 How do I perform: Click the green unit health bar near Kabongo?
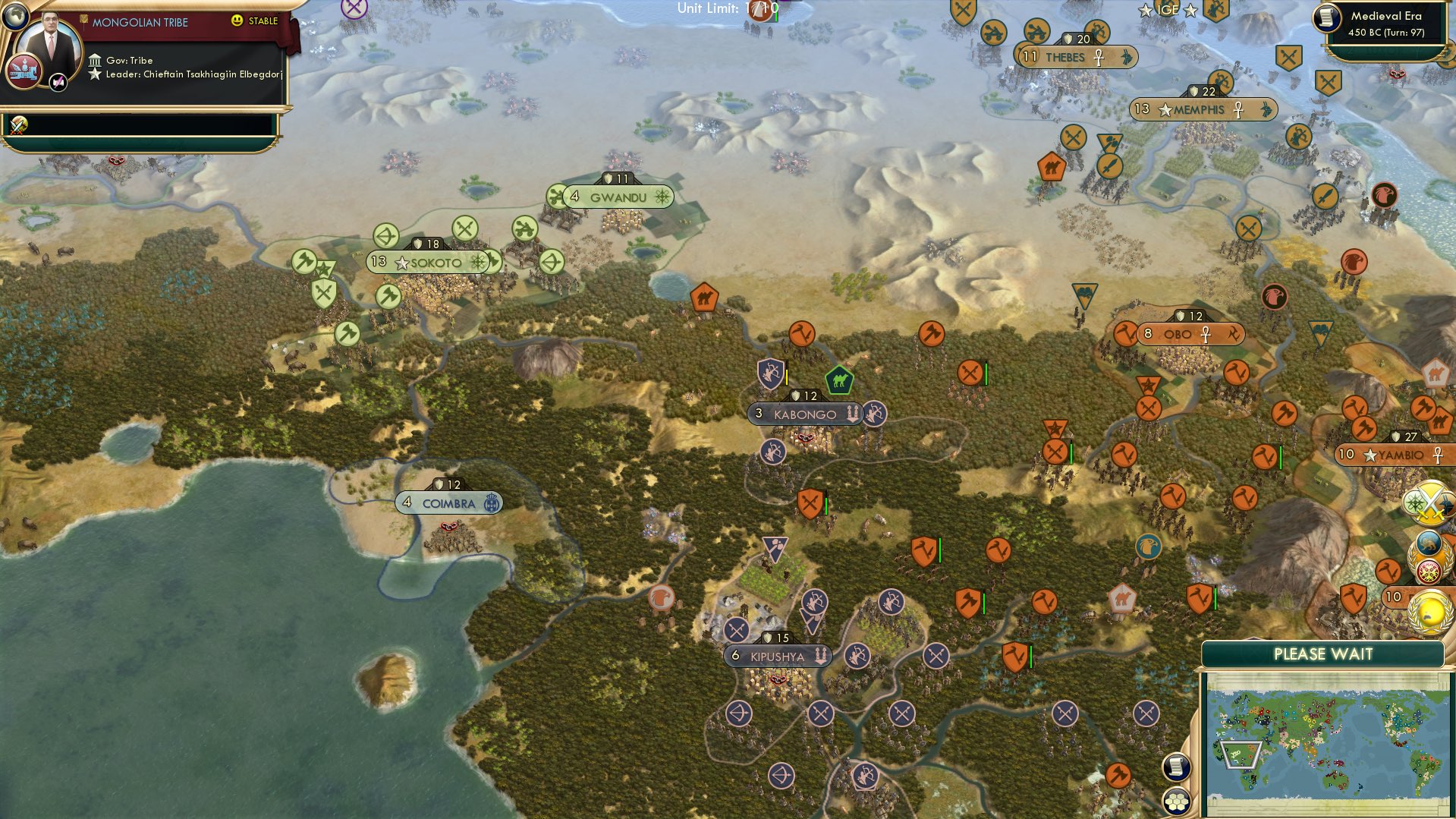986,372
